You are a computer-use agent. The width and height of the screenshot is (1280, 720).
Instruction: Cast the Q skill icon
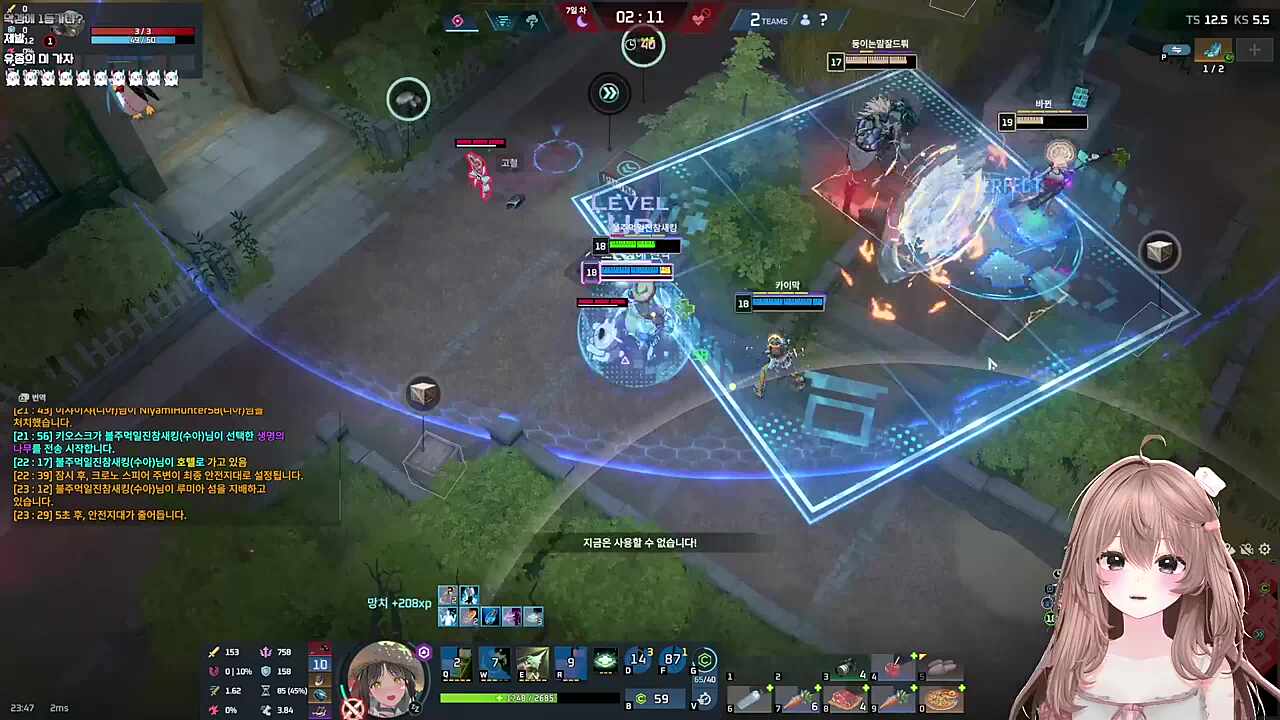click(x=458, y=665)
